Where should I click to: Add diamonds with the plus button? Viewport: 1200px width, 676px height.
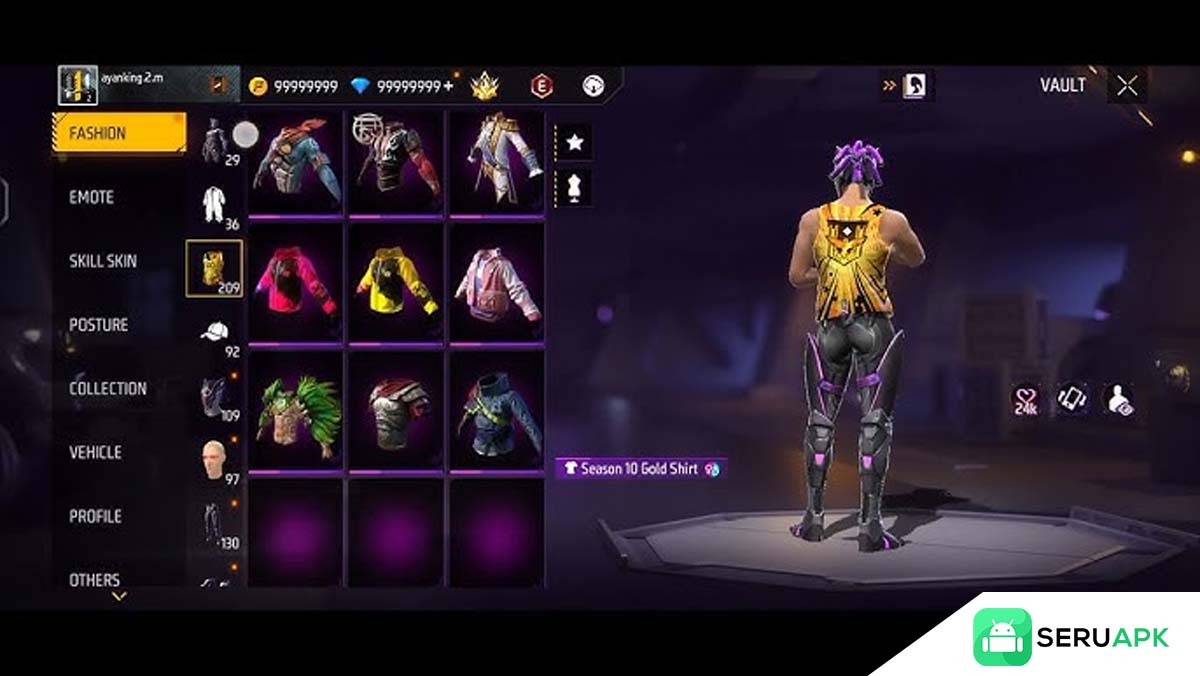[x=447, y=87]
